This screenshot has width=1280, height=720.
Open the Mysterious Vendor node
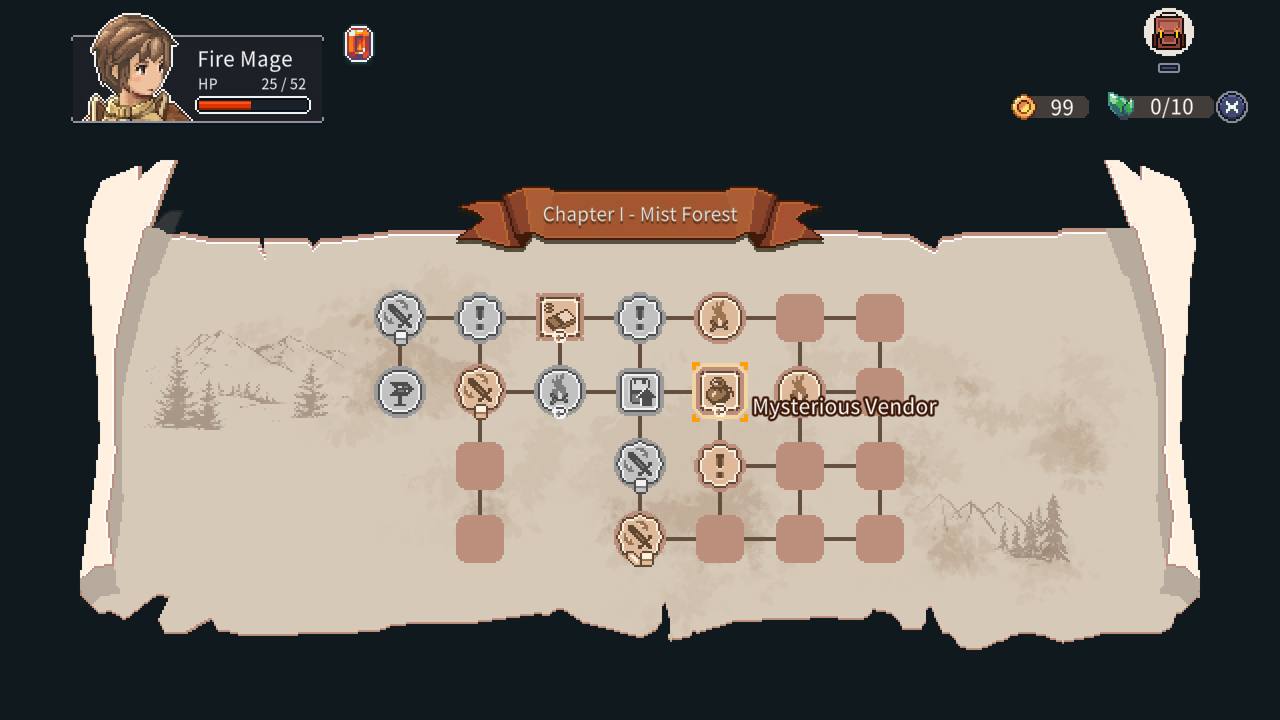718,392
